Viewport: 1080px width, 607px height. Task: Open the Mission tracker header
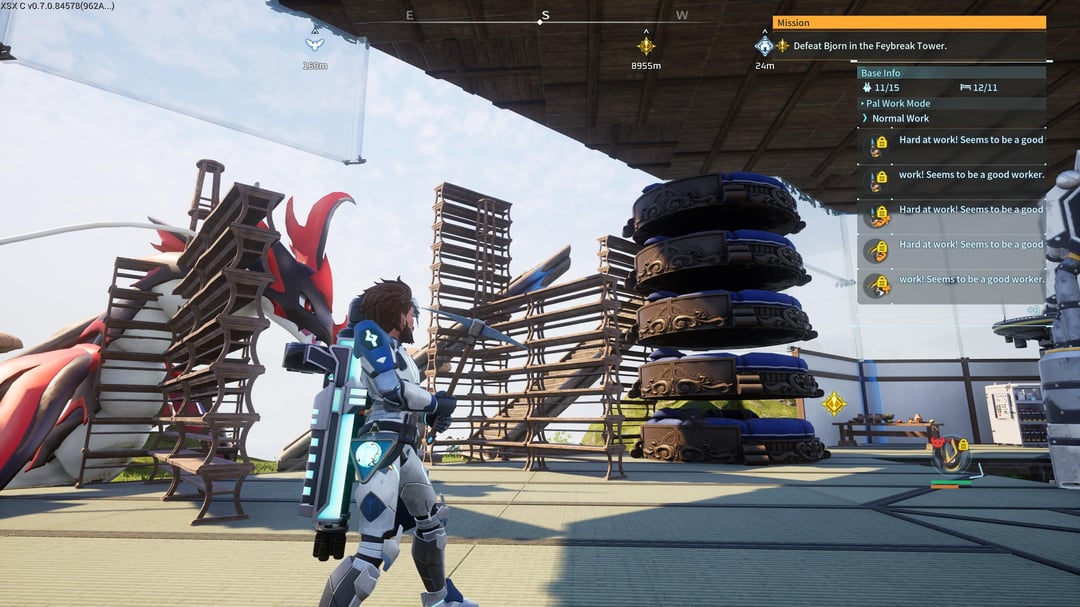tap(908, 23)
